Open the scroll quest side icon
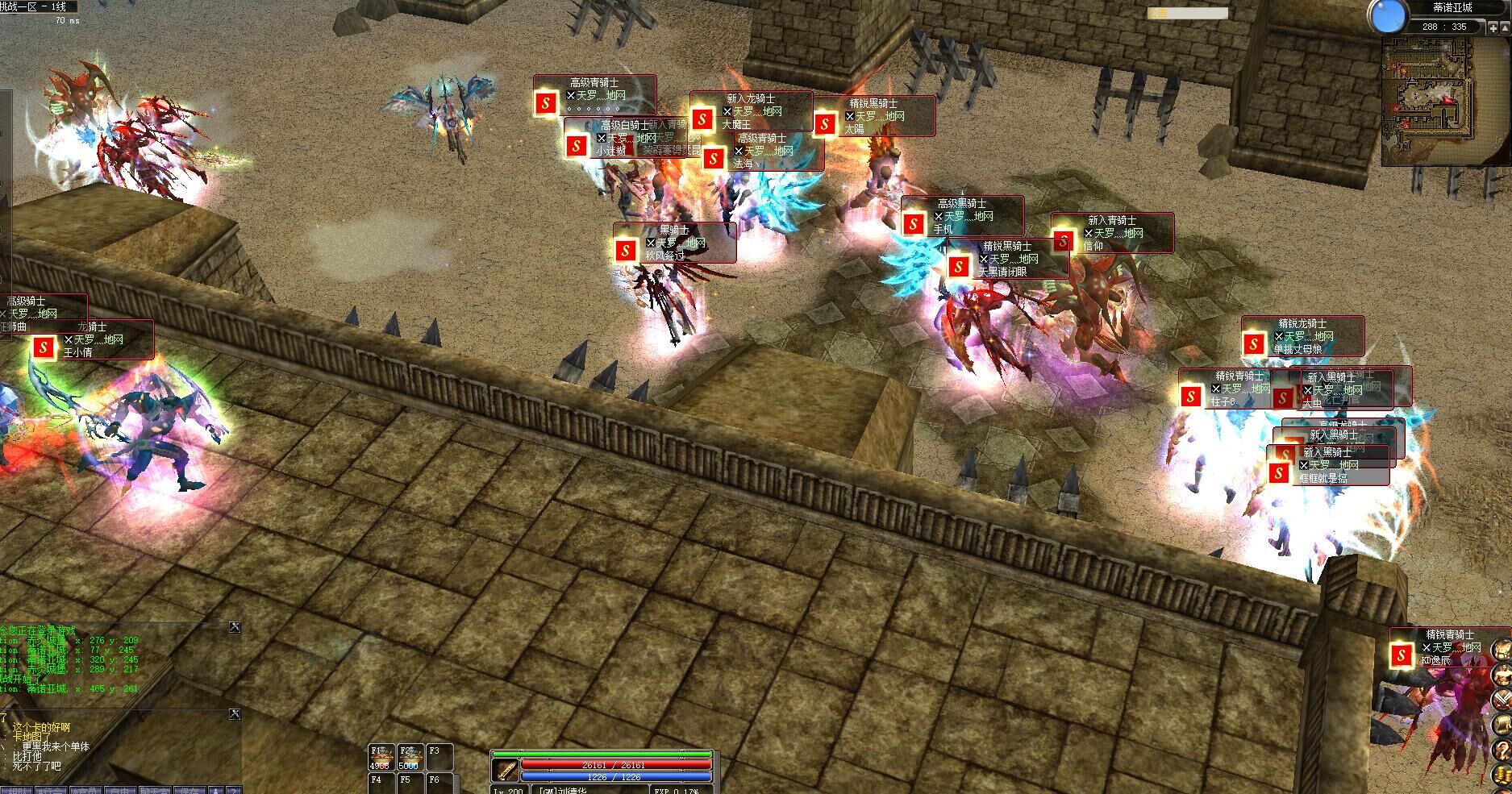Viewport: 1512px width, 794px height. point(1502,724)
